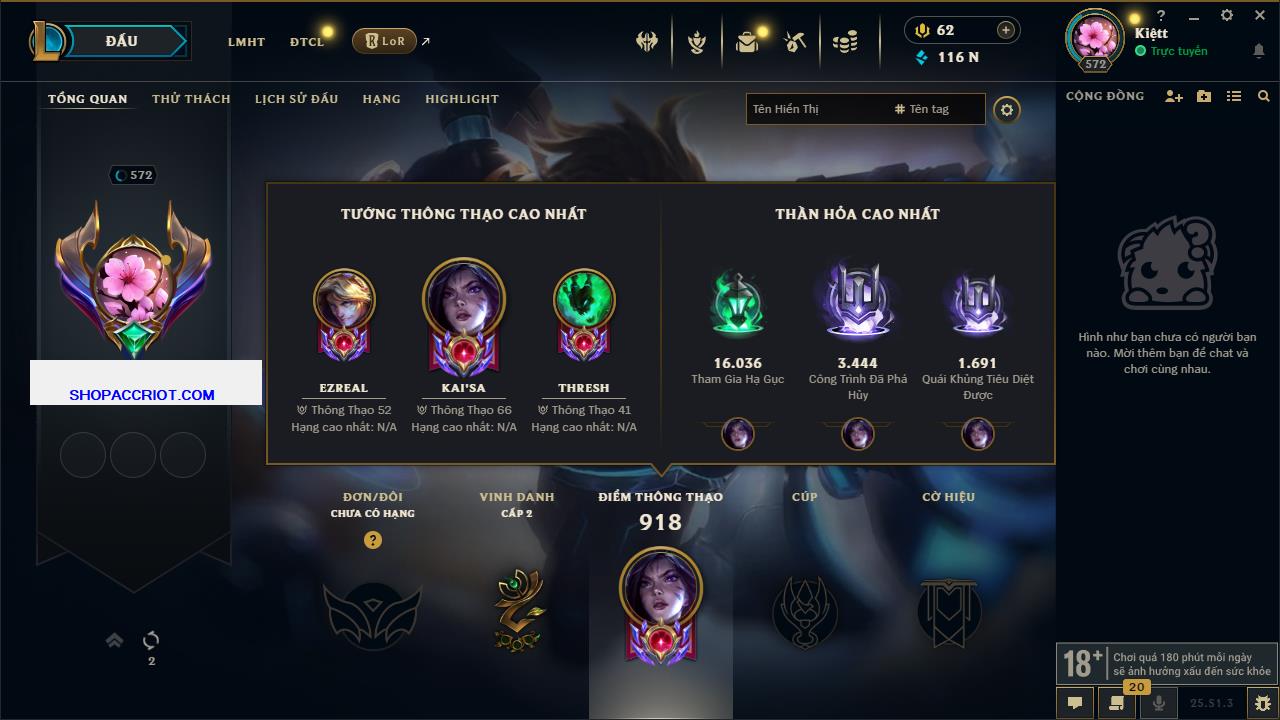Screen dimensions: 1280x720
Task: Open the crafting hammer icon
Action: click(795, 42)
